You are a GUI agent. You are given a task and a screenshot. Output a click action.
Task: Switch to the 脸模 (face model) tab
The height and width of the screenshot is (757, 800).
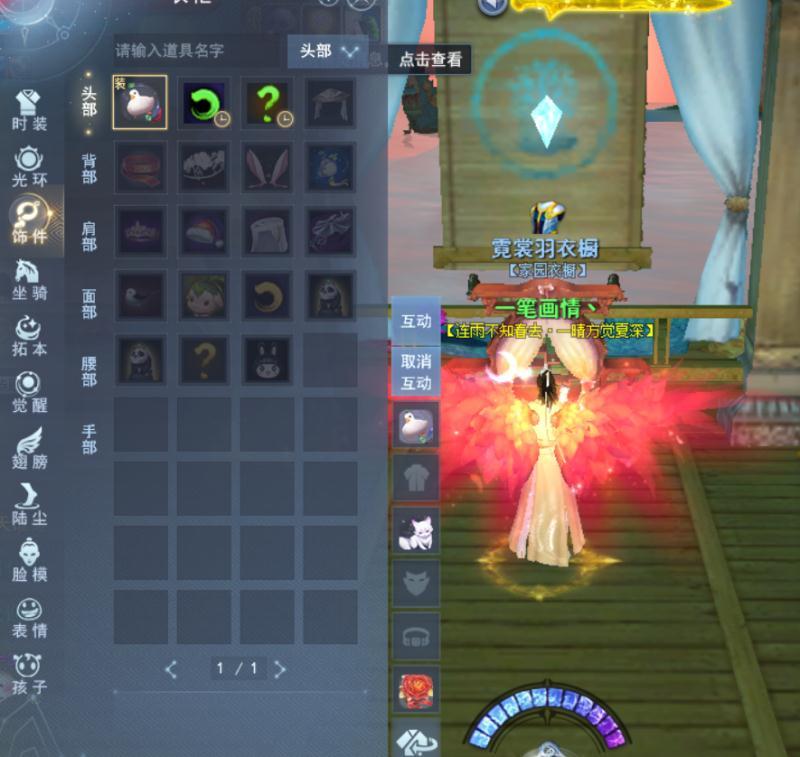point(30,560)
